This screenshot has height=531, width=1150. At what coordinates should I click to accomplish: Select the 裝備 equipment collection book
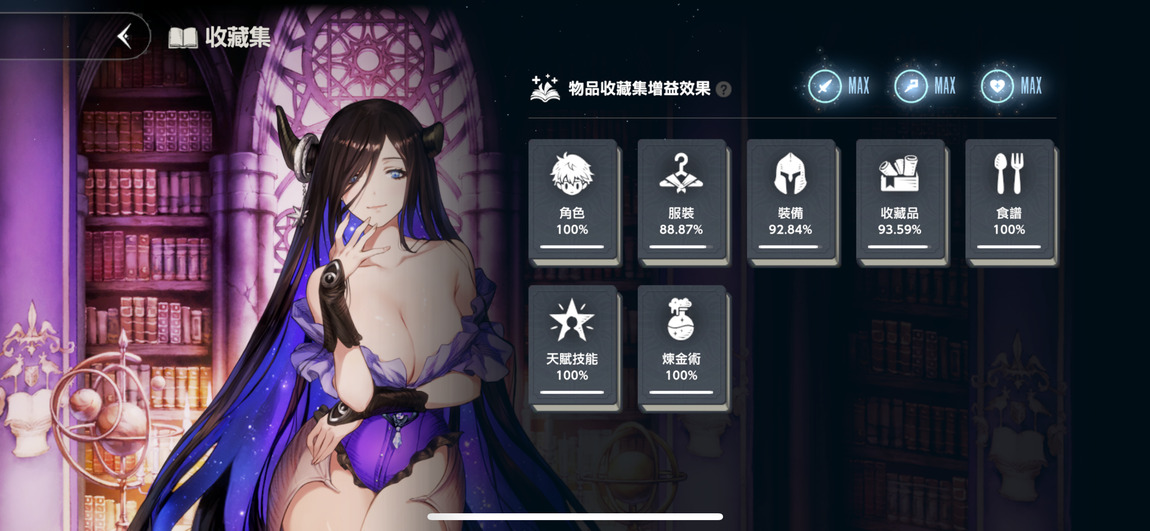pyautogui.click(x=790, y=201)
